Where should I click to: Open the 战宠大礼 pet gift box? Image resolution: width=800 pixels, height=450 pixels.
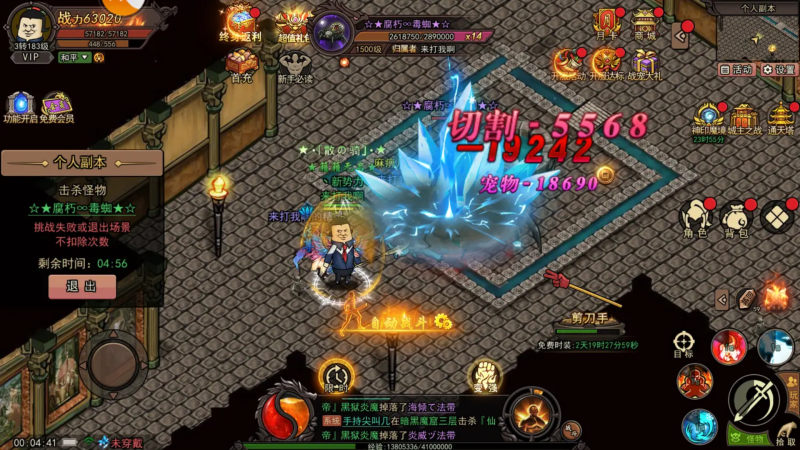645,63
